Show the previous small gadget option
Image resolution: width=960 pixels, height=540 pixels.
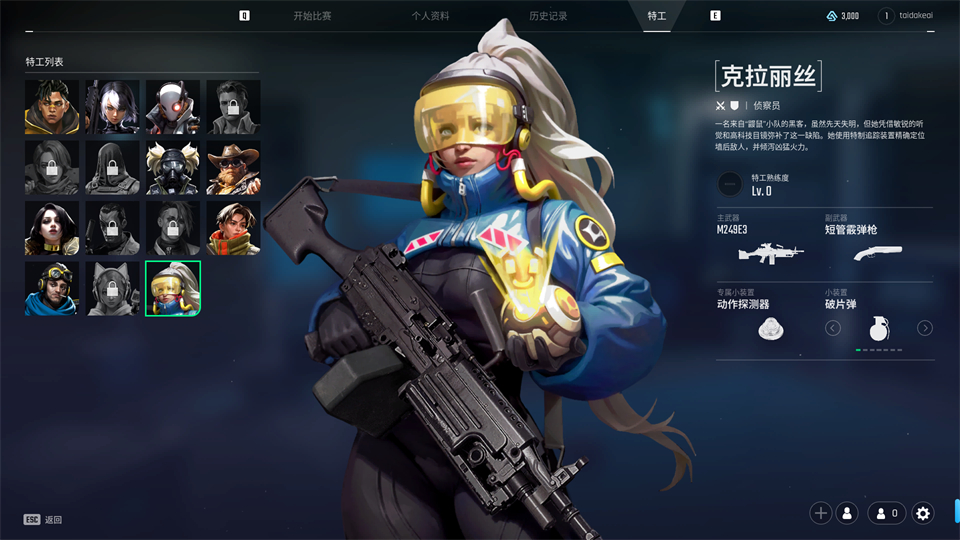tap(833, 328)
